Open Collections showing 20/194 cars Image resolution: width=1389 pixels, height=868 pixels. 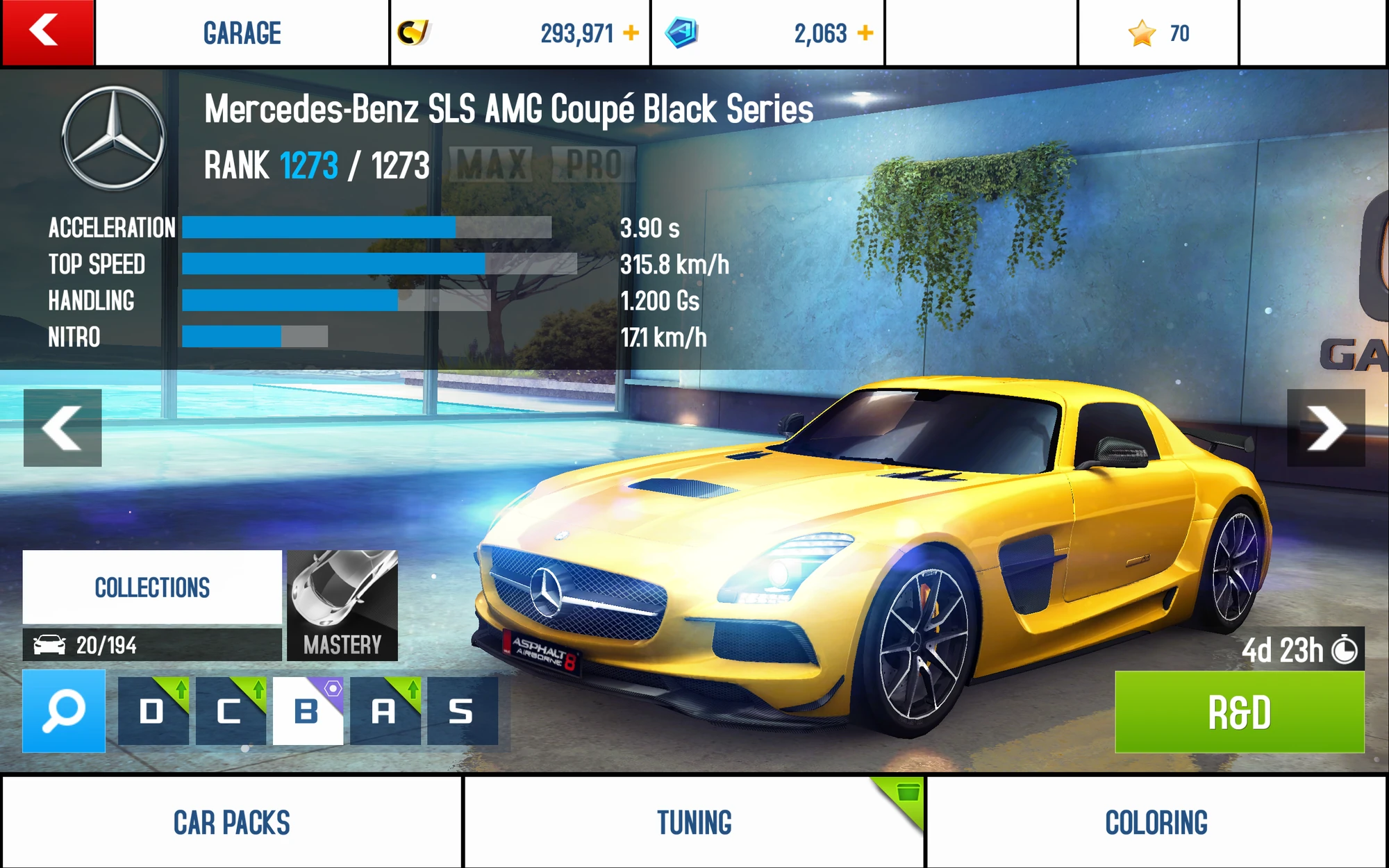[x=152, y=587]
